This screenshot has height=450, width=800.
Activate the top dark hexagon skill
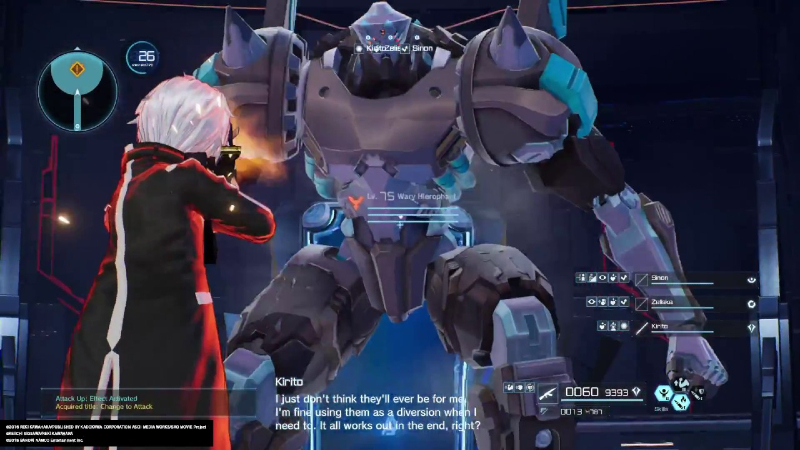680,384
